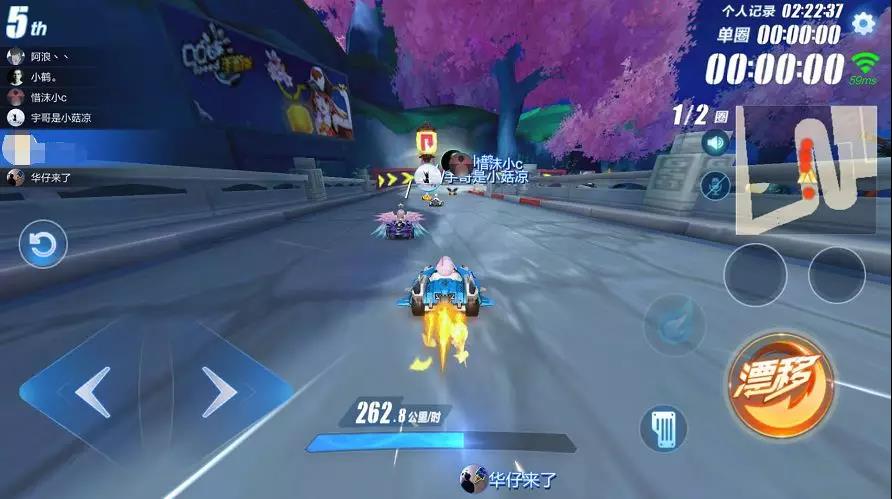Open the settings gear menu

pos(862,23)
